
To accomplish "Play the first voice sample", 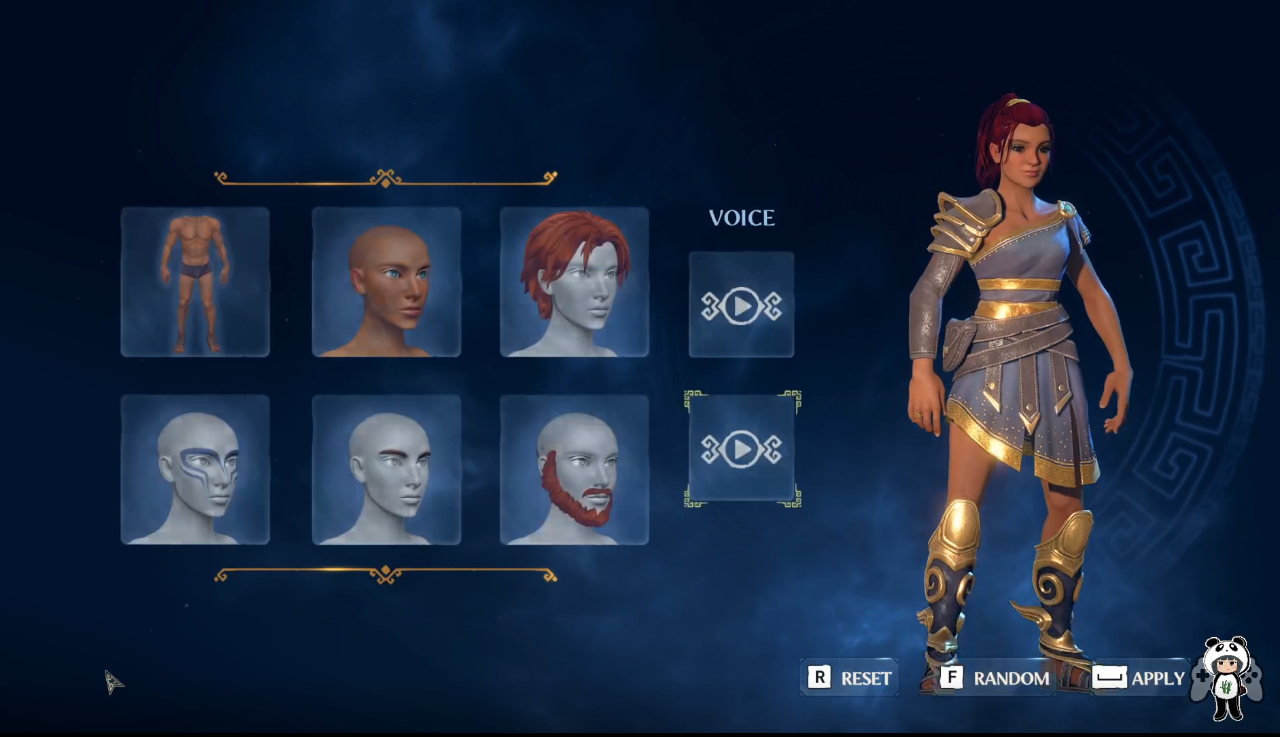I will (741, 305).
